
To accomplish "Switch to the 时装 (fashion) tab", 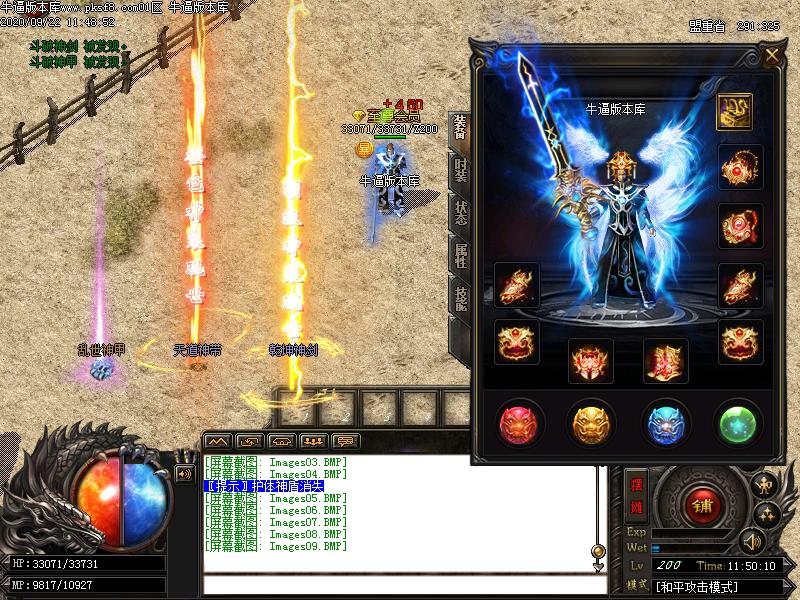I will point(460,170).
